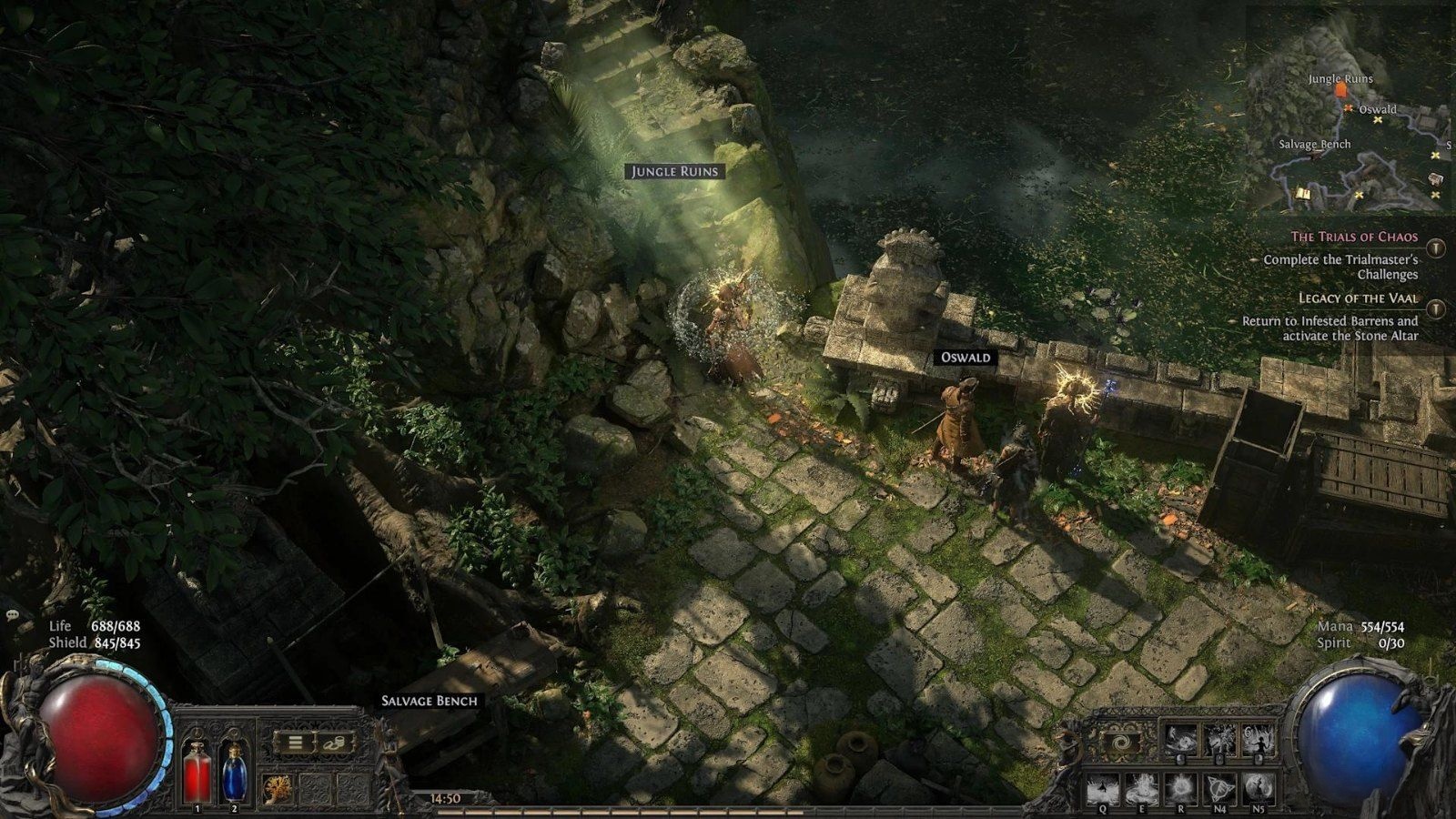
Task: Use the blue mana flask in slot 2
Action: (235, 772)
